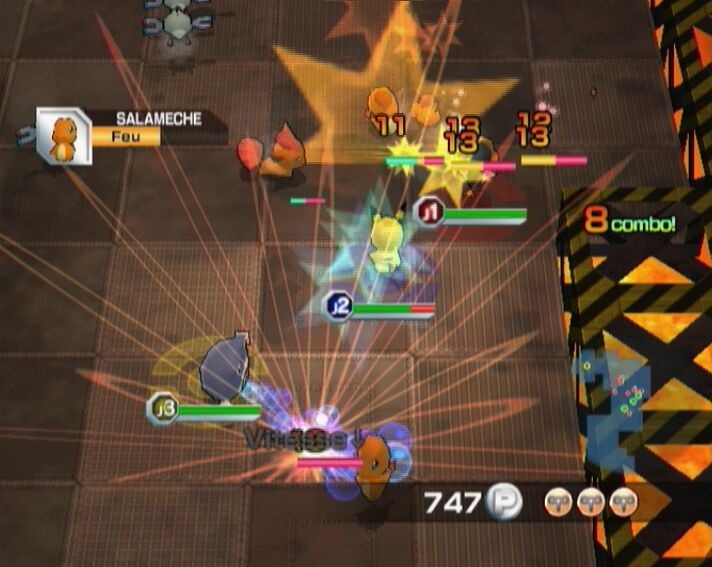
Task: Click the J1 player marker badge
Action: pos(429,212)
